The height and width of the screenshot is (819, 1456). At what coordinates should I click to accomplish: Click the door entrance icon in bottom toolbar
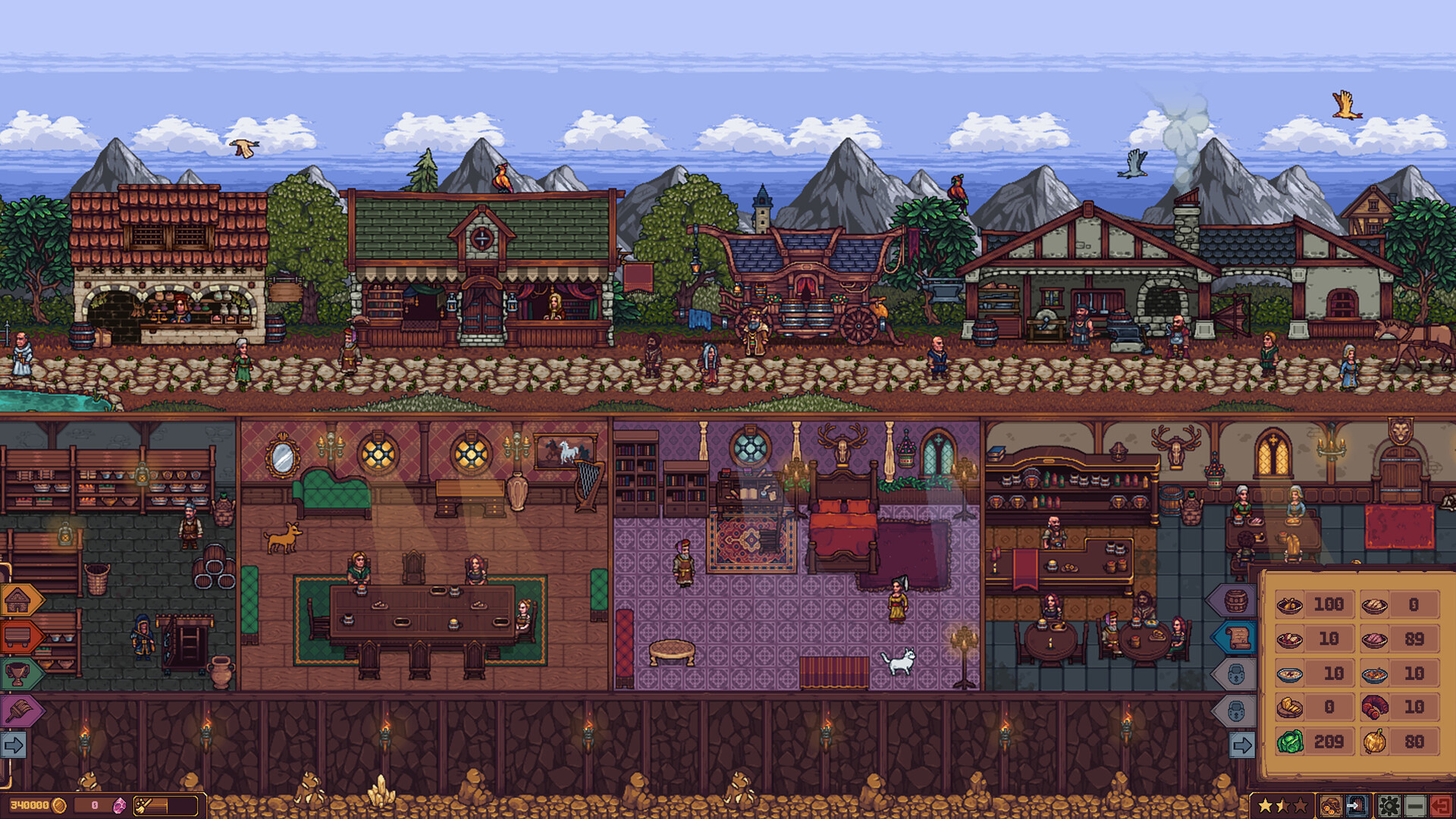[1357, 805]
